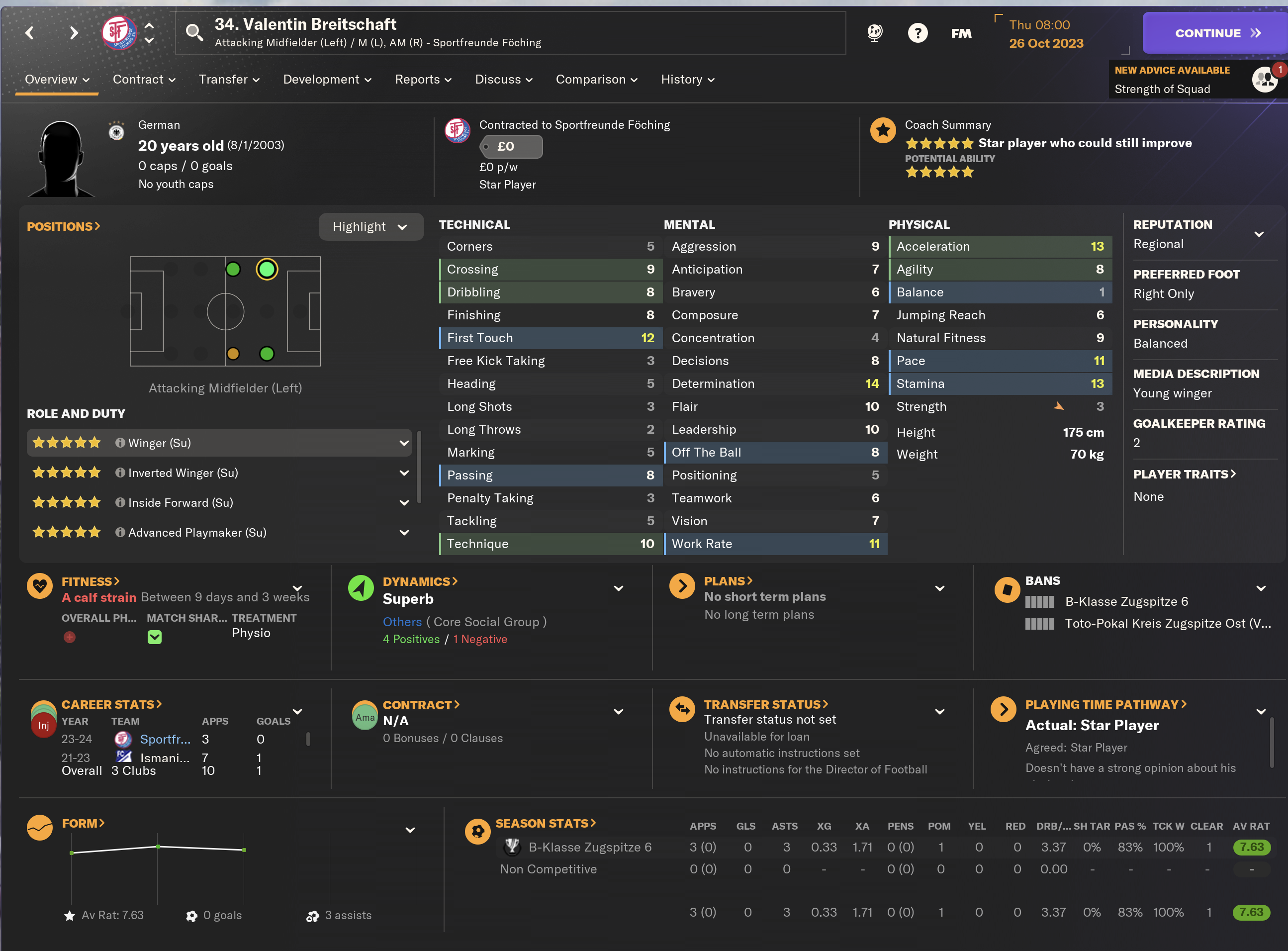
Task: Open help via the question mark icon
Action: 918,33
